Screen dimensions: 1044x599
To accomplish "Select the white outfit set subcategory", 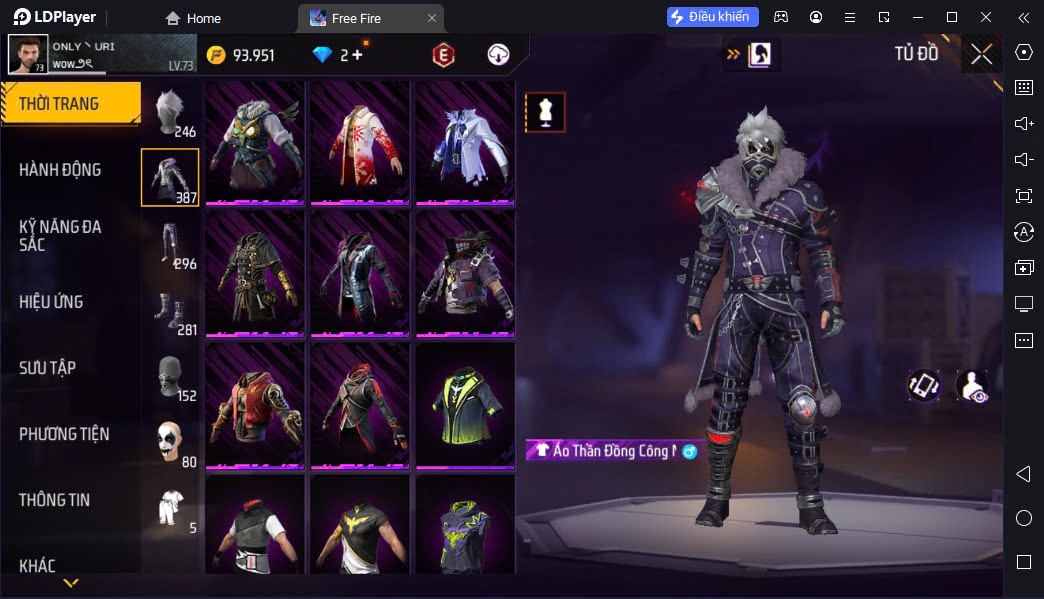I will [171, 508].
